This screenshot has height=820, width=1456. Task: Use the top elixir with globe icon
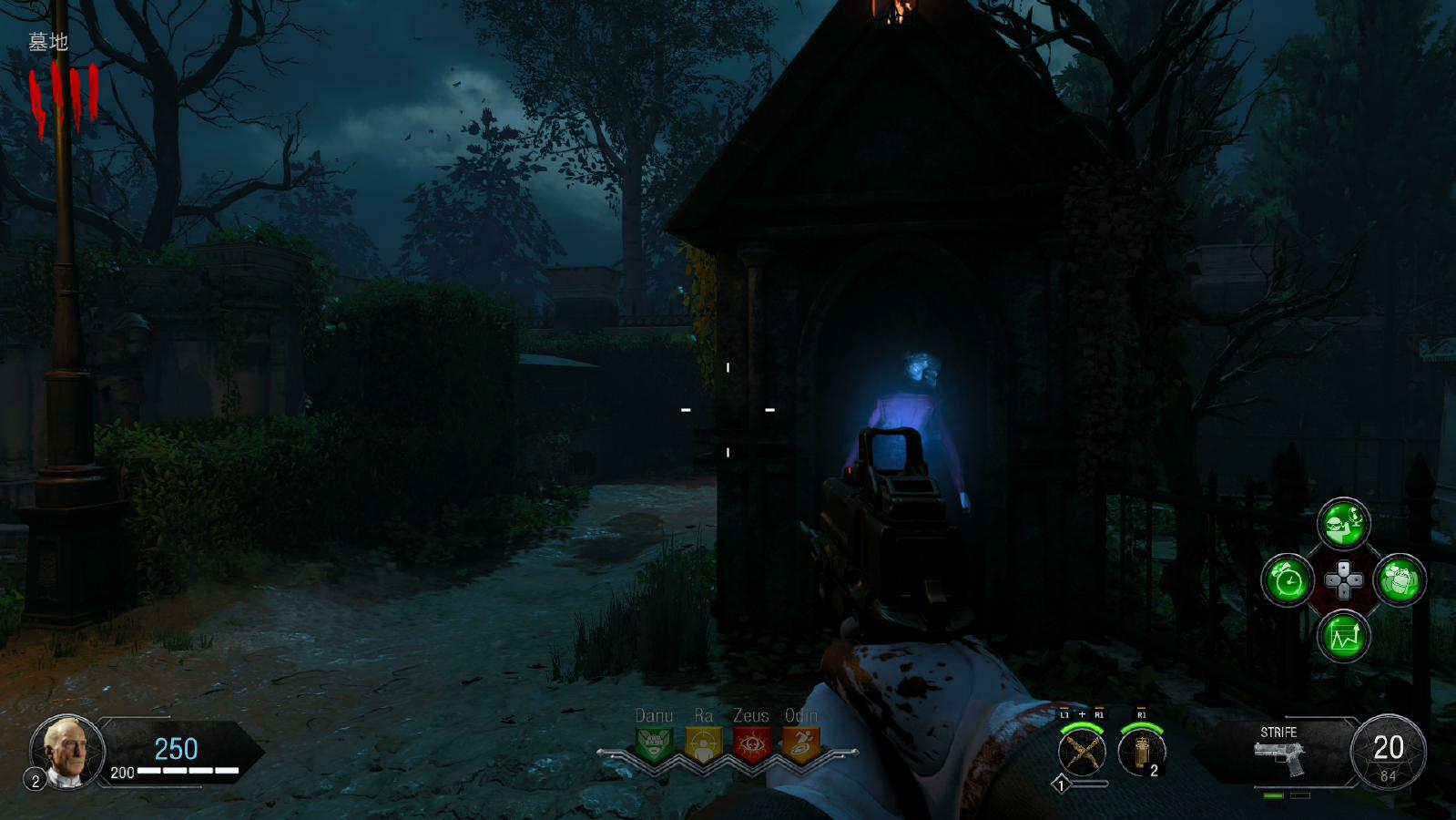click(1343, 525)
